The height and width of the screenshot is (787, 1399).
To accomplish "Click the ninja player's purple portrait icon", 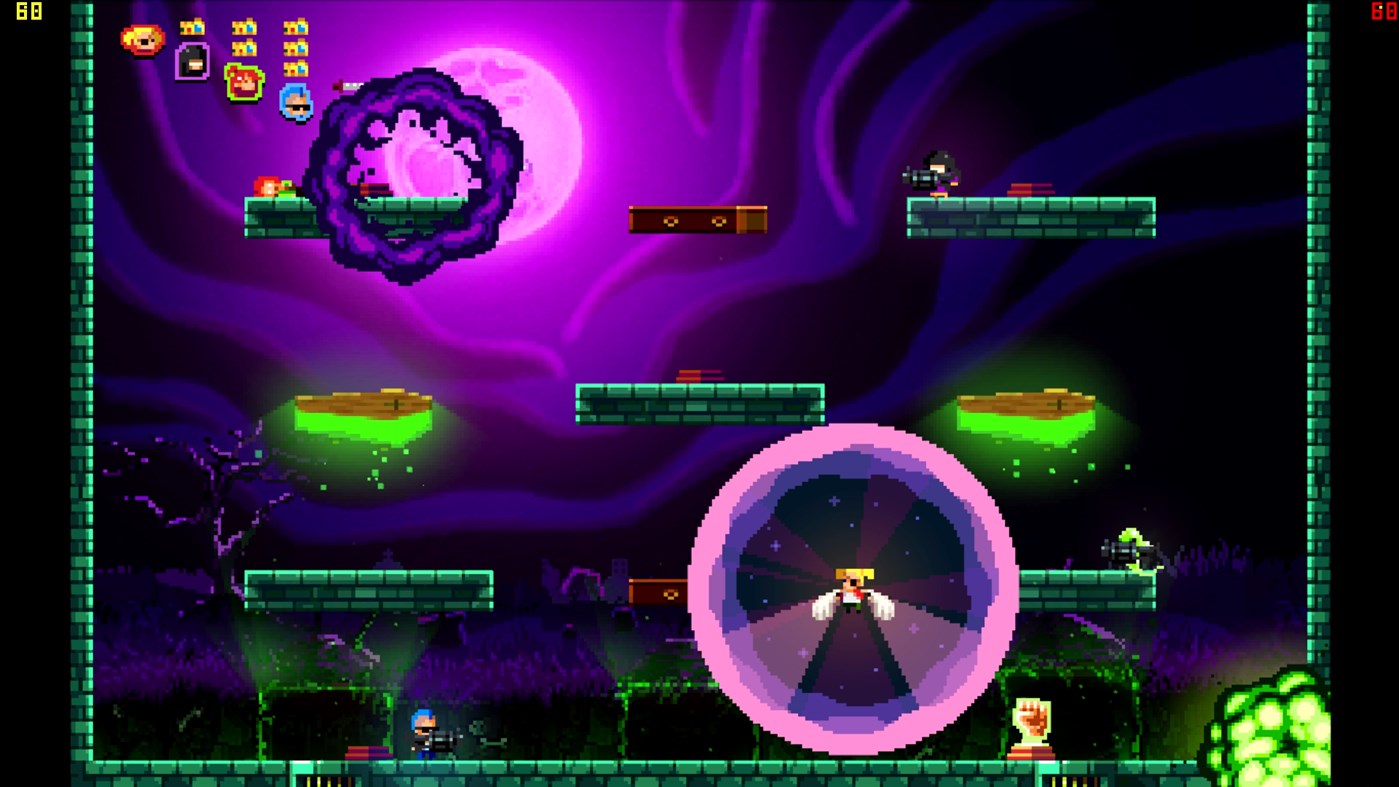I will click(192, 62).
